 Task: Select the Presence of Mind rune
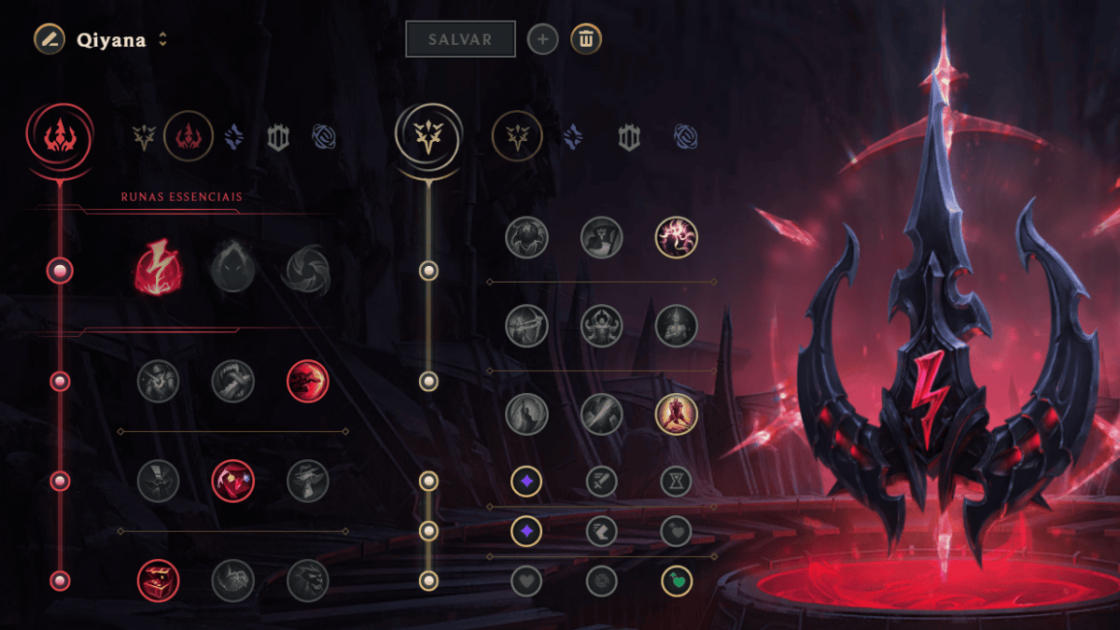click(x=676, y=237)
